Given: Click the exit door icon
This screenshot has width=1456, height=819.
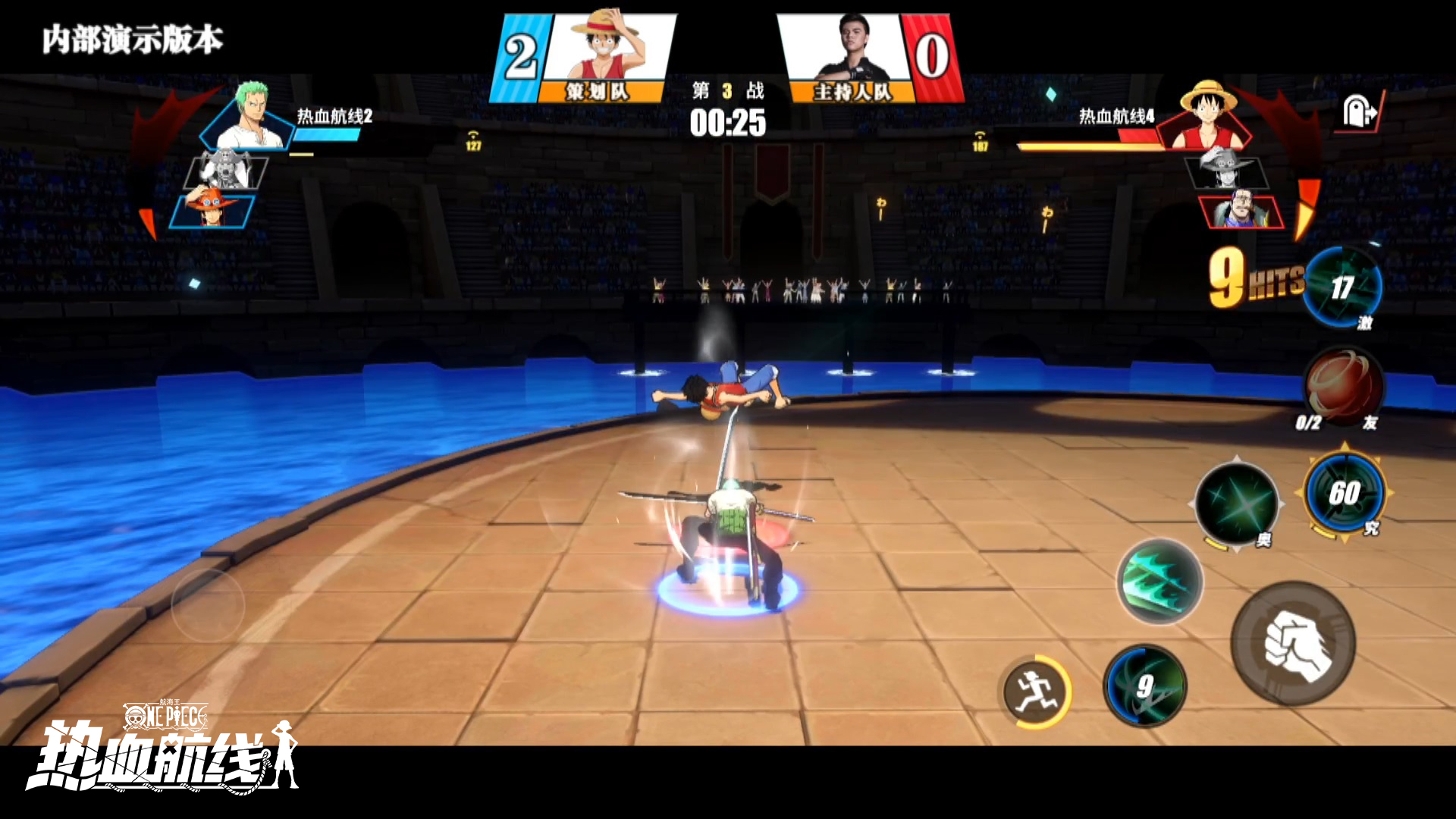Looking at the screenshot, I should [1359, 112].
